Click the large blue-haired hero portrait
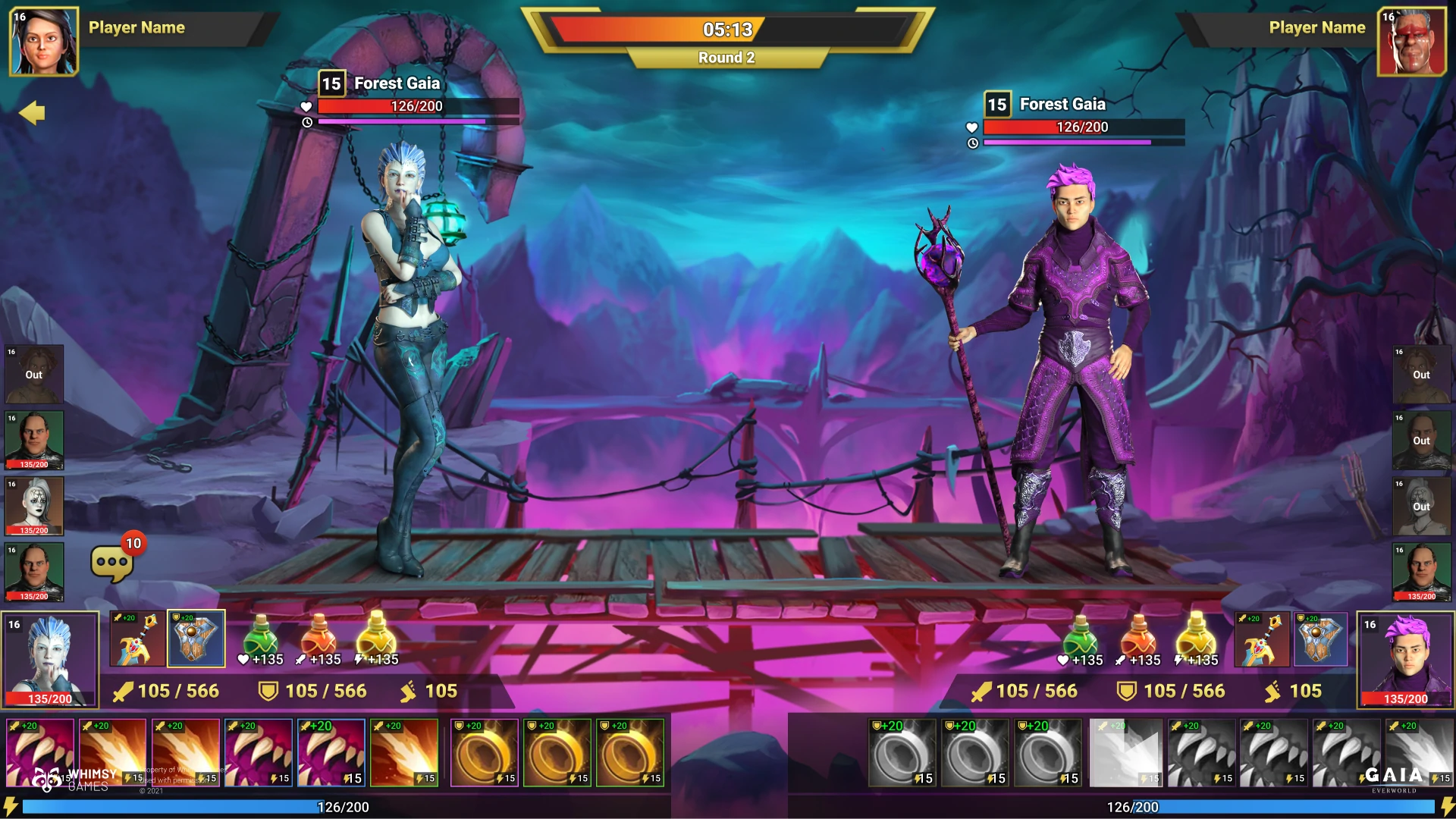This screenshot has width=1456, height=819. (50, 659)
